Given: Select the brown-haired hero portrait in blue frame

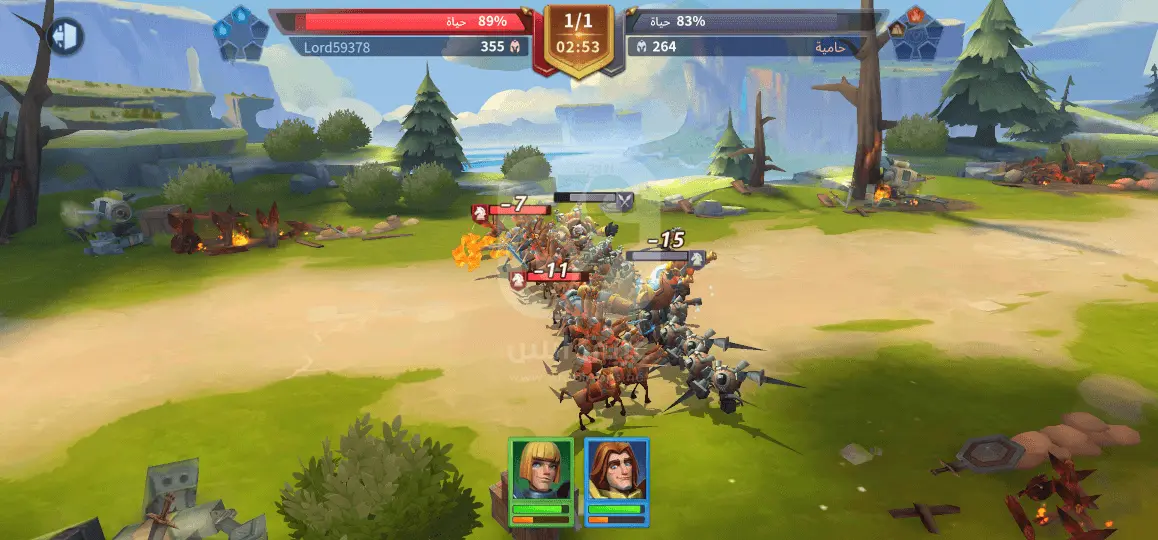Looking at the screenshot, I should (616, 472).
